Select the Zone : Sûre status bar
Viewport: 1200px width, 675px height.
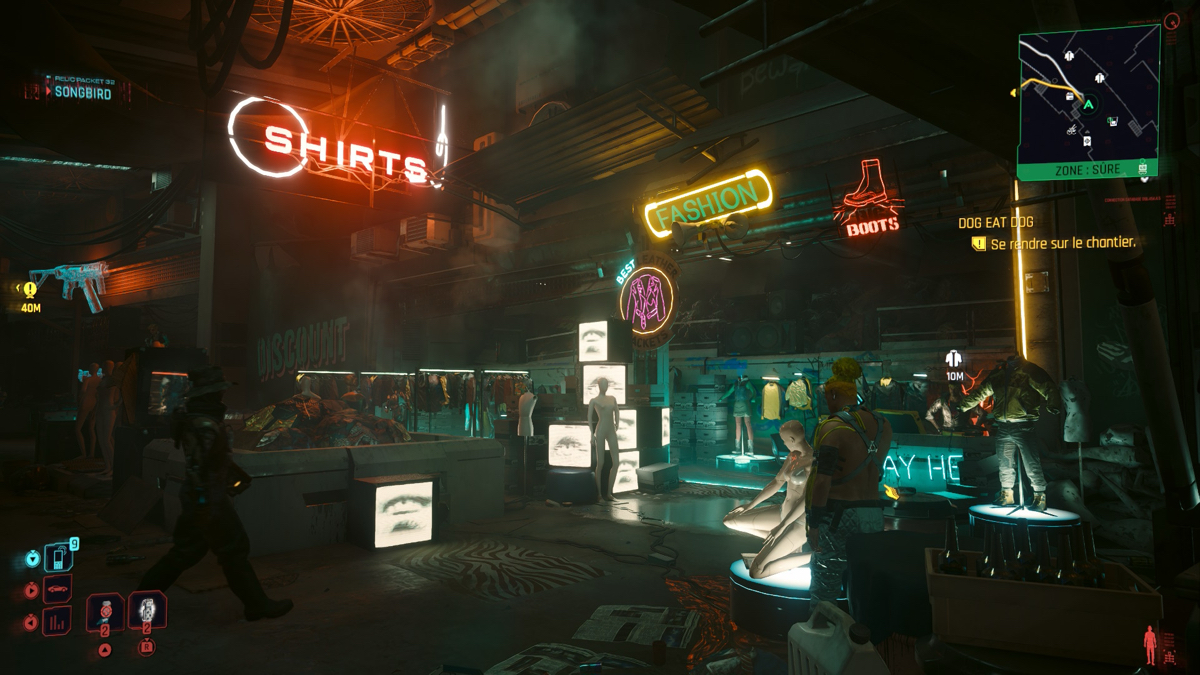[1086, 170]
